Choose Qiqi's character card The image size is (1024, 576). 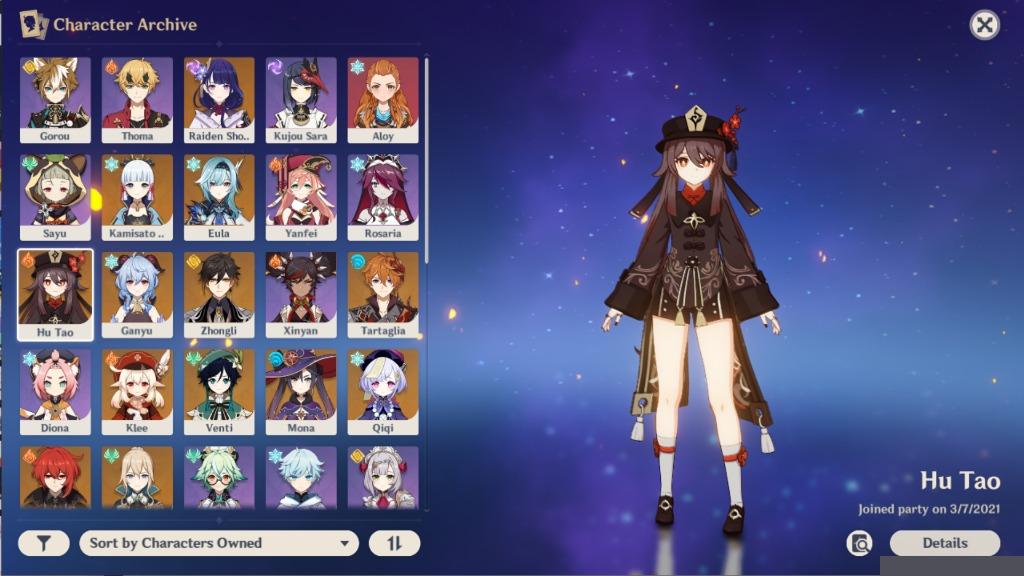[x=383, y=391]
